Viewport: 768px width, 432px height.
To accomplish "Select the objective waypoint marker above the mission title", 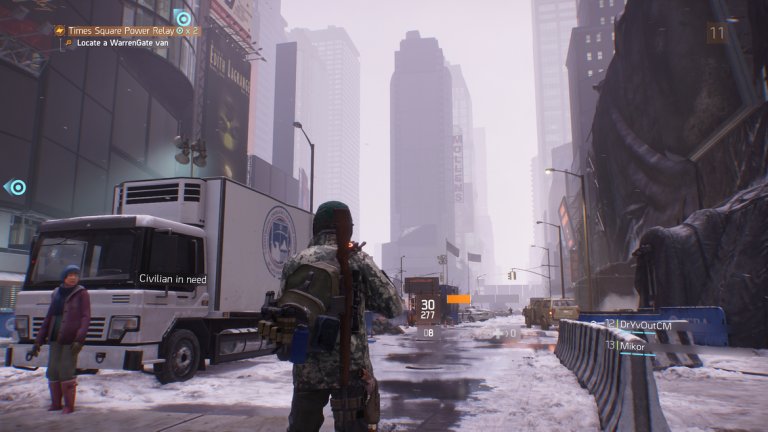I will (182, 17).
